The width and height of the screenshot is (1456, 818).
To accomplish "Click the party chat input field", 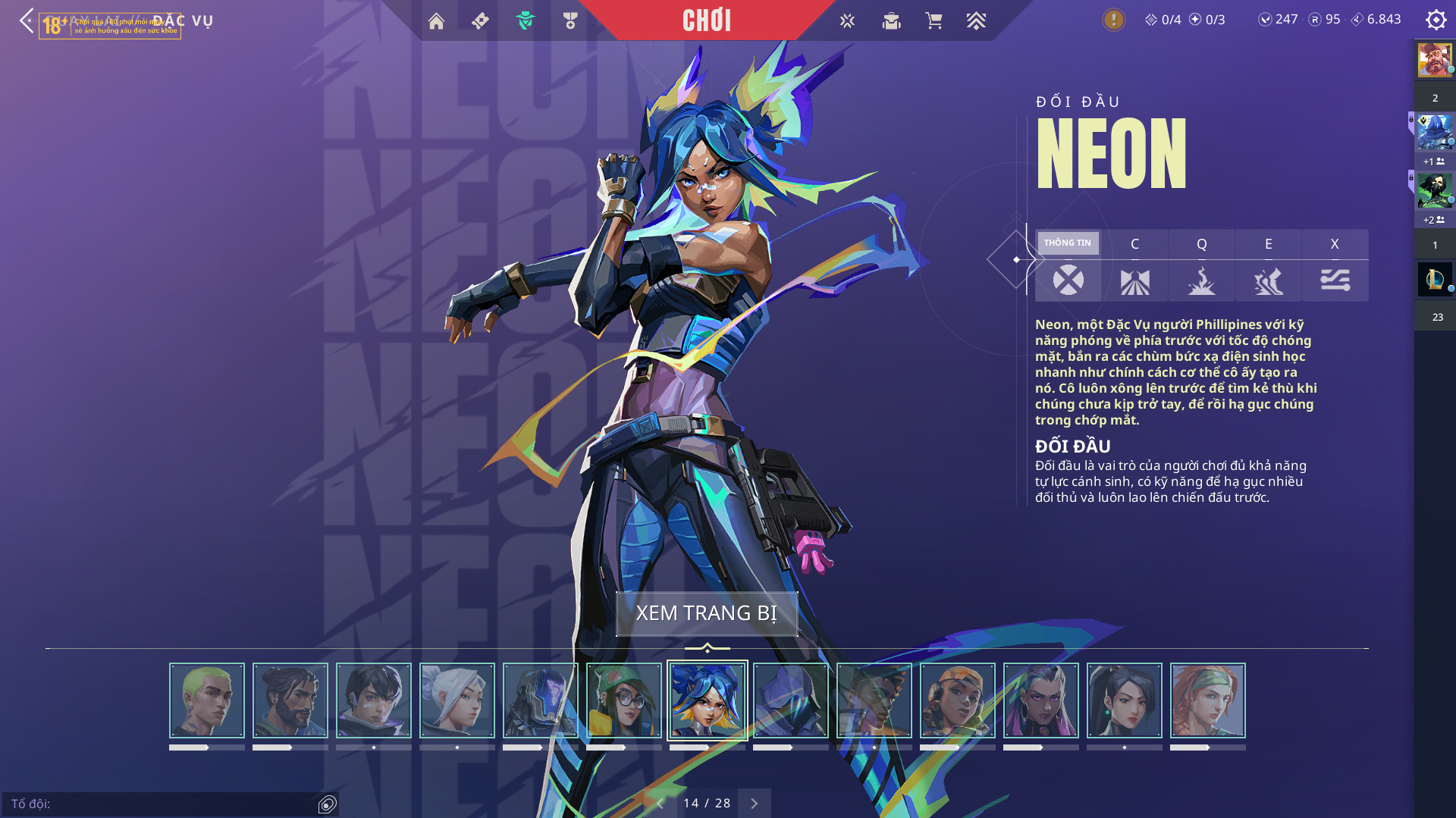I will (159, 804).
